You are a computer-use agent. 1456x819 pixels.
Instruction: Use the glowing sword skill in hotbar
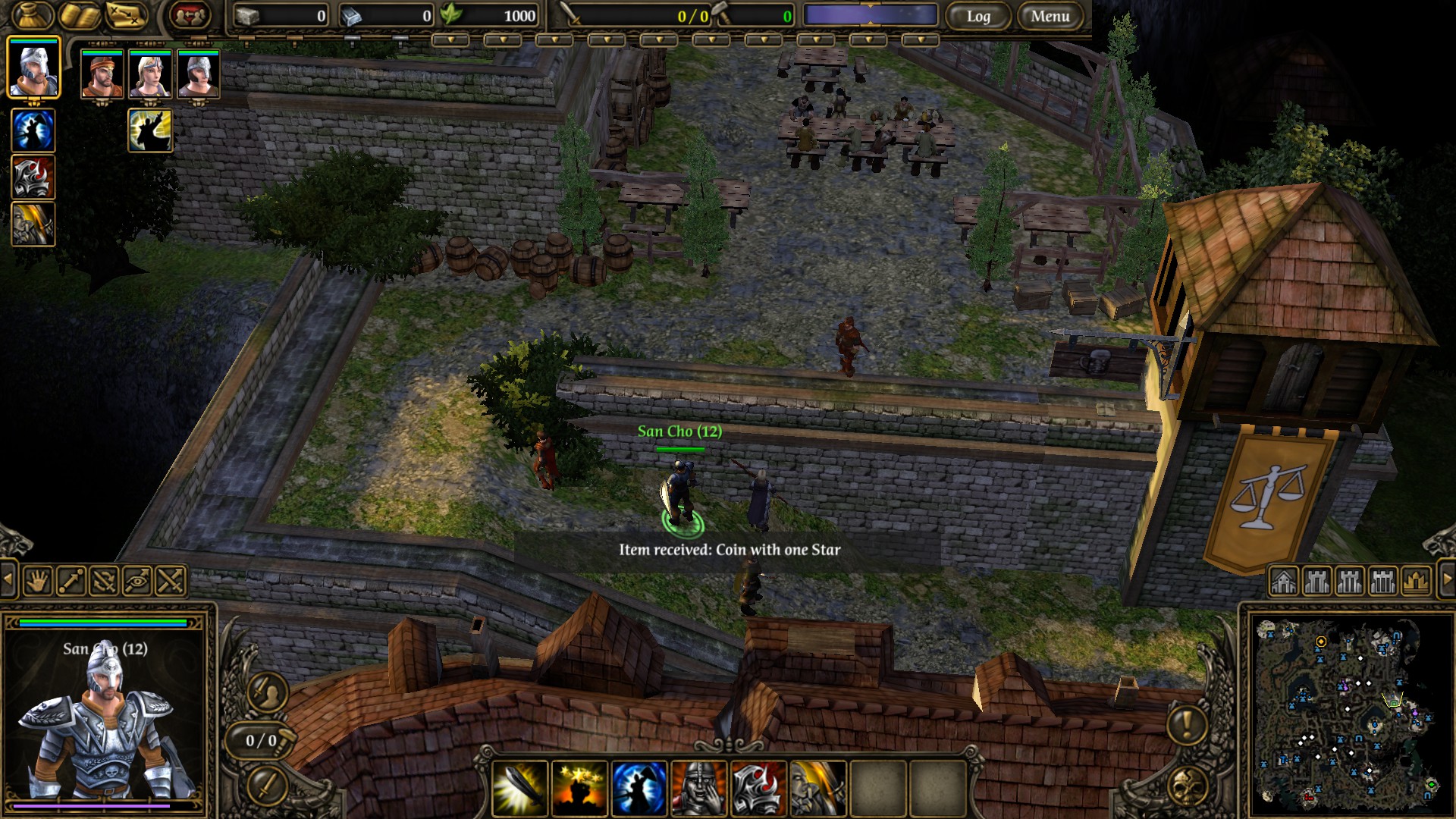pyautogui.click(x=520, y=789)
